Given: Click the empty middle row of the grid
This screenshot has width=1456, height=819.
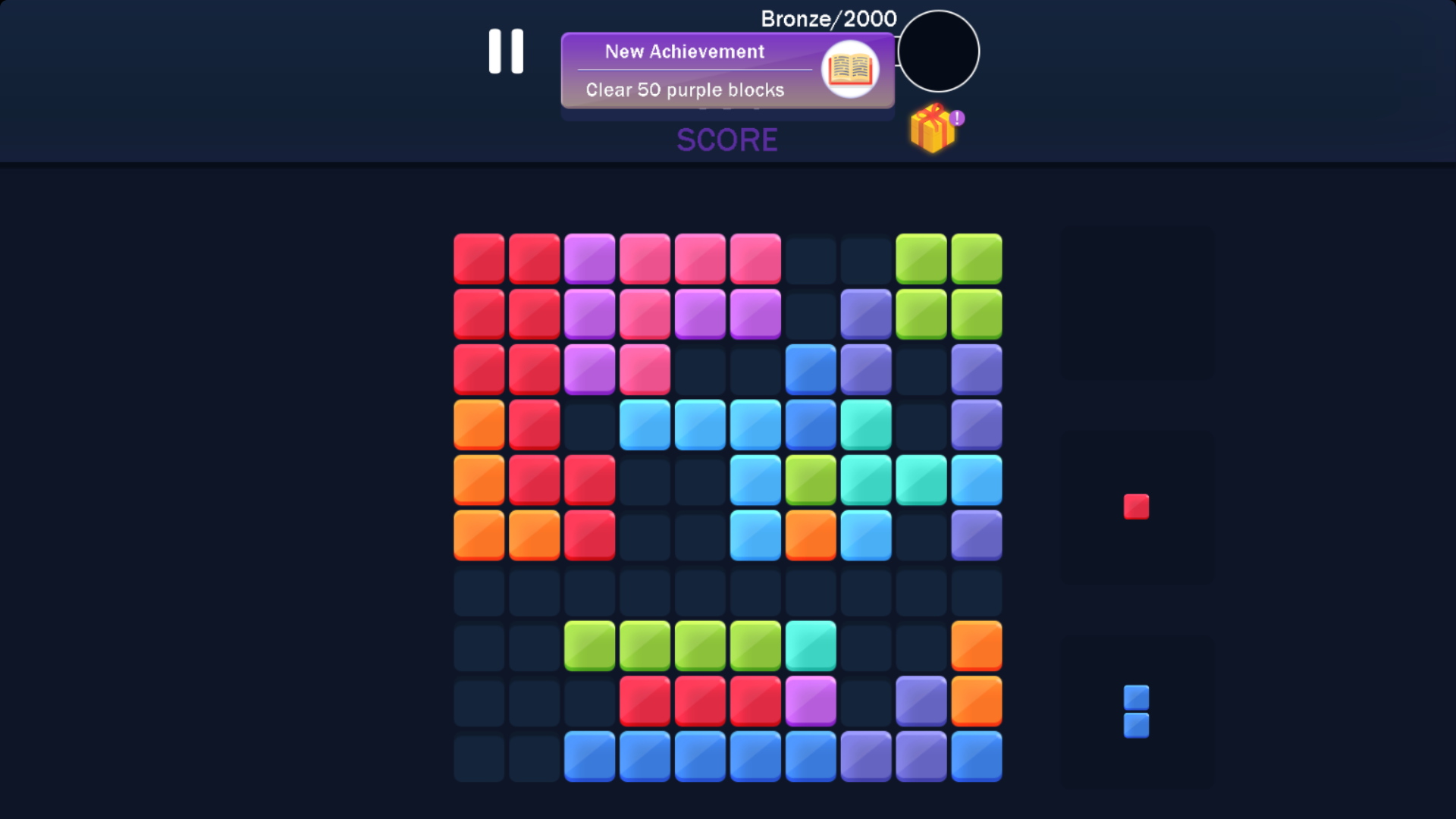Looking at the screenshot, I should point(727,591).
